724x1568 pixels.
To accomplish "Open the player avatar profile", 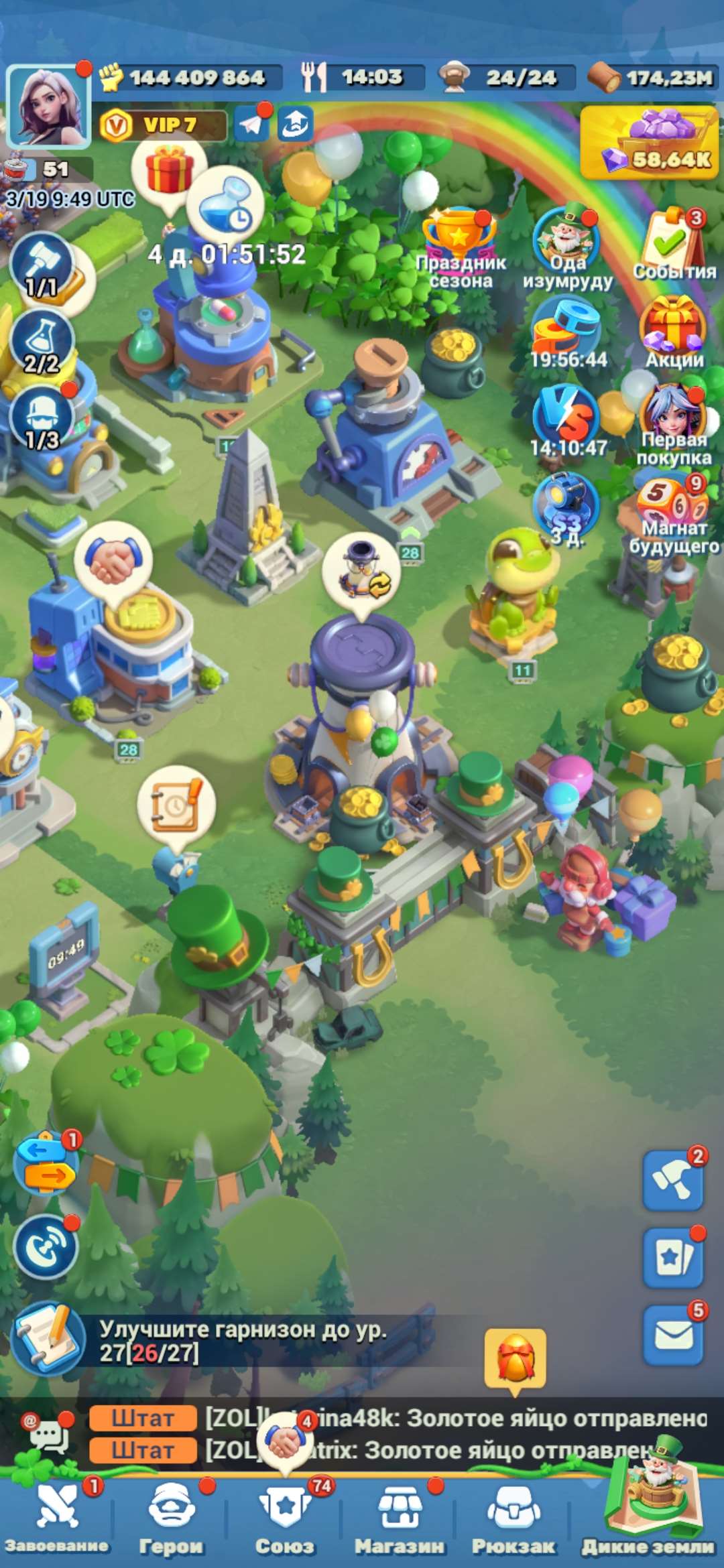I will tap(47, 106).
